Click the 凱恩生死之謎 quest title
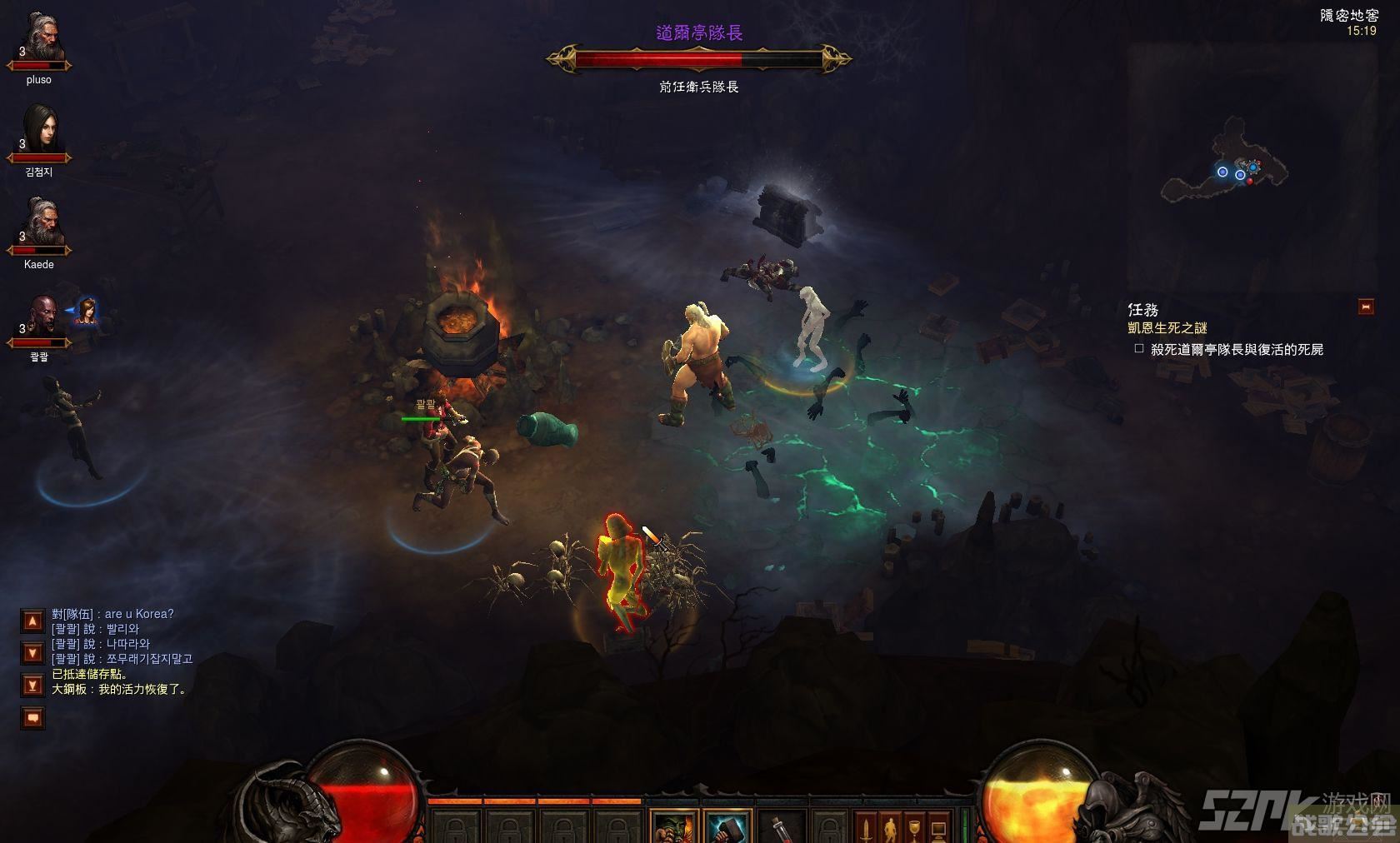Viewport: 1400px width, 843px height. 1167,328
